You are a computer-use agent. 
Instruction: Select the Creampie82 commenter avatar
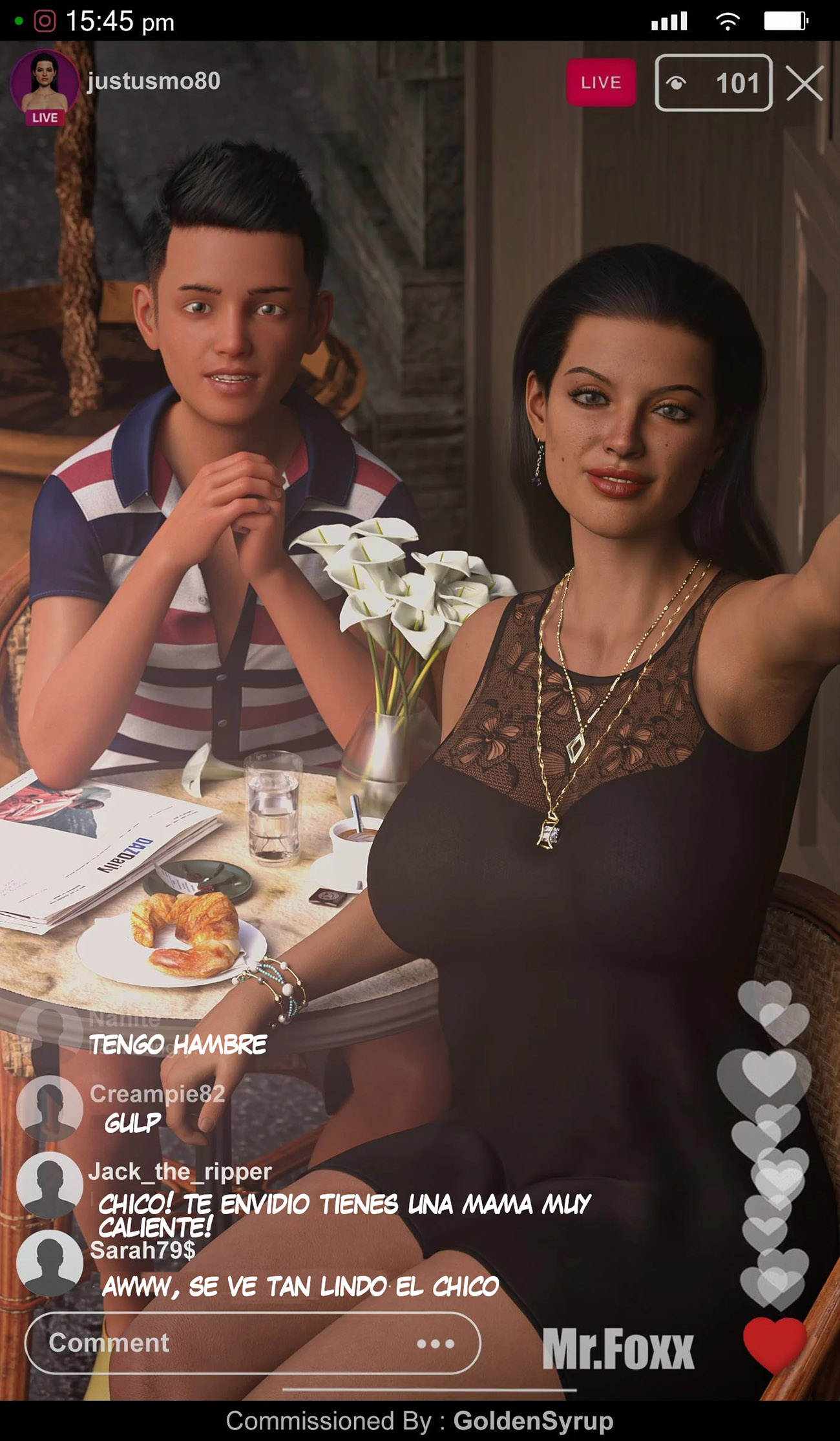pyautogui.click(x=49, y=1107)
